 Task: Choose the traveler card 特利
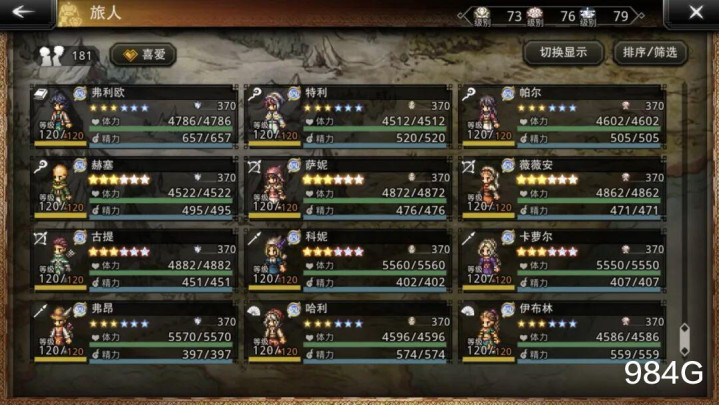point(352,117)
